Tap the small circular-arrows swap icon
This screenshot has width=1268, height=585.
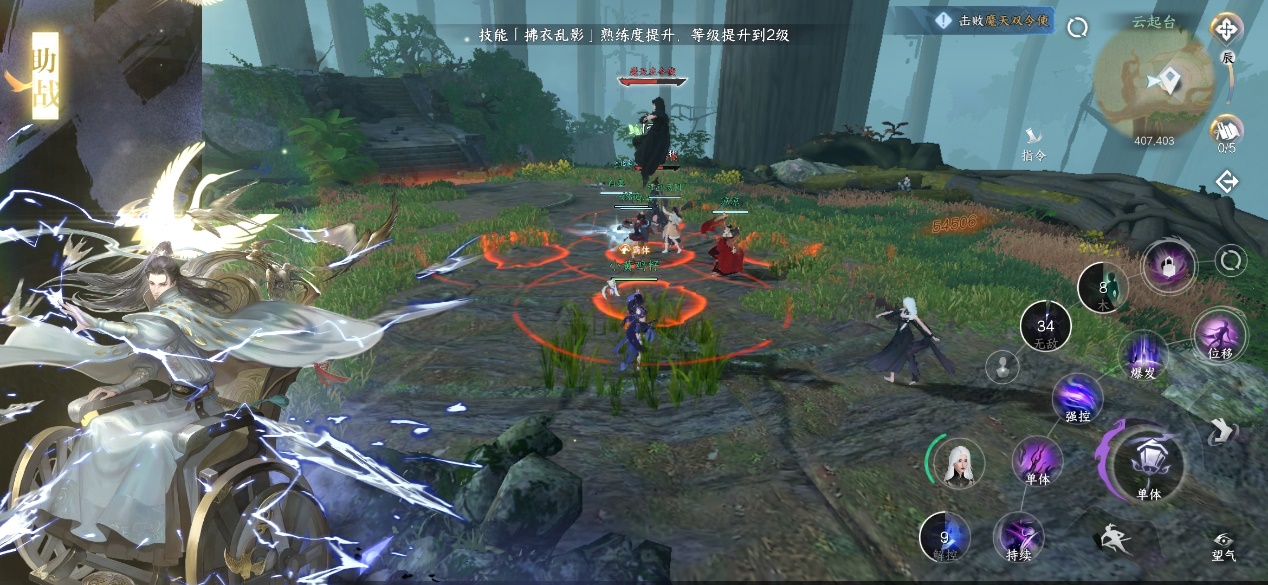coord(1230,262)
